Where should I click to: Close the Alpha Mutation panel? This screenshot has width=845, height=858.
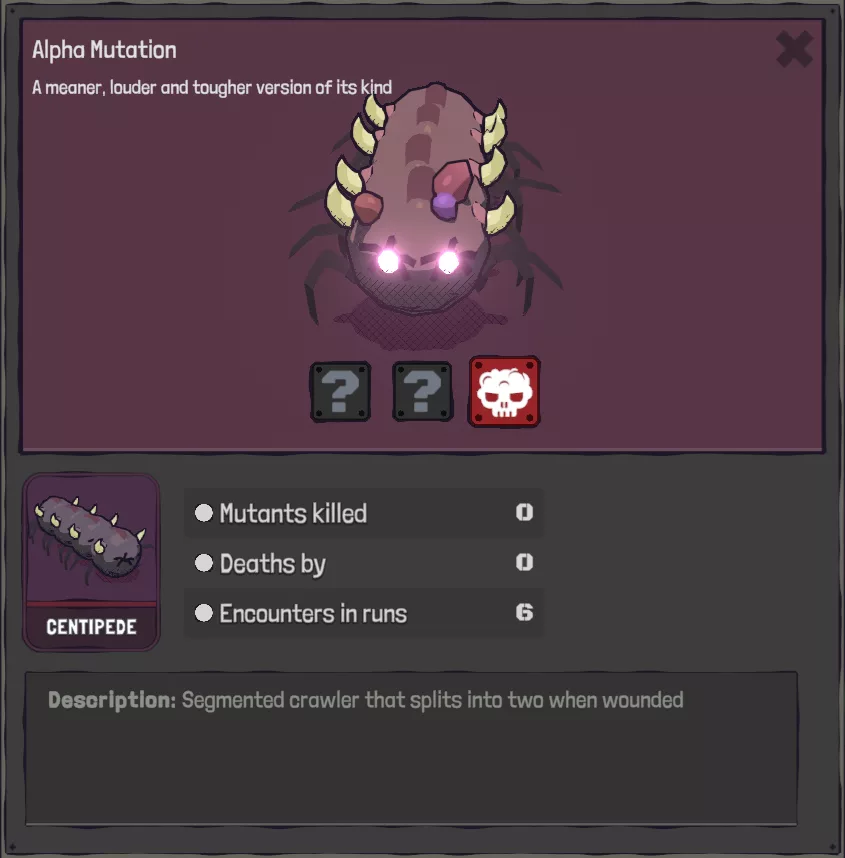(x=794, y=49)
